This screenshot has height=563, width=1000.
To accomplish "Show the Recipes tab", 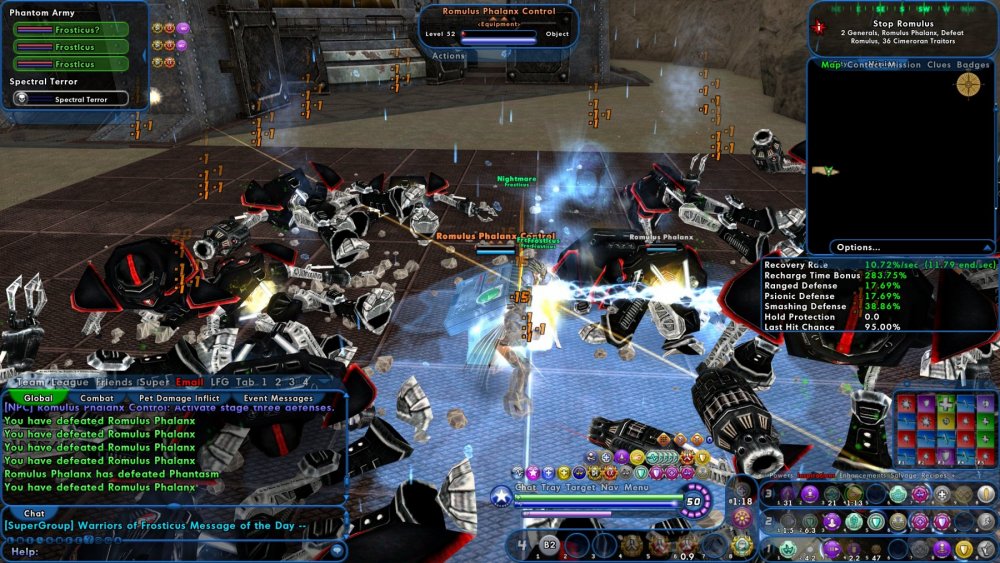I will (x=937, y=476).
